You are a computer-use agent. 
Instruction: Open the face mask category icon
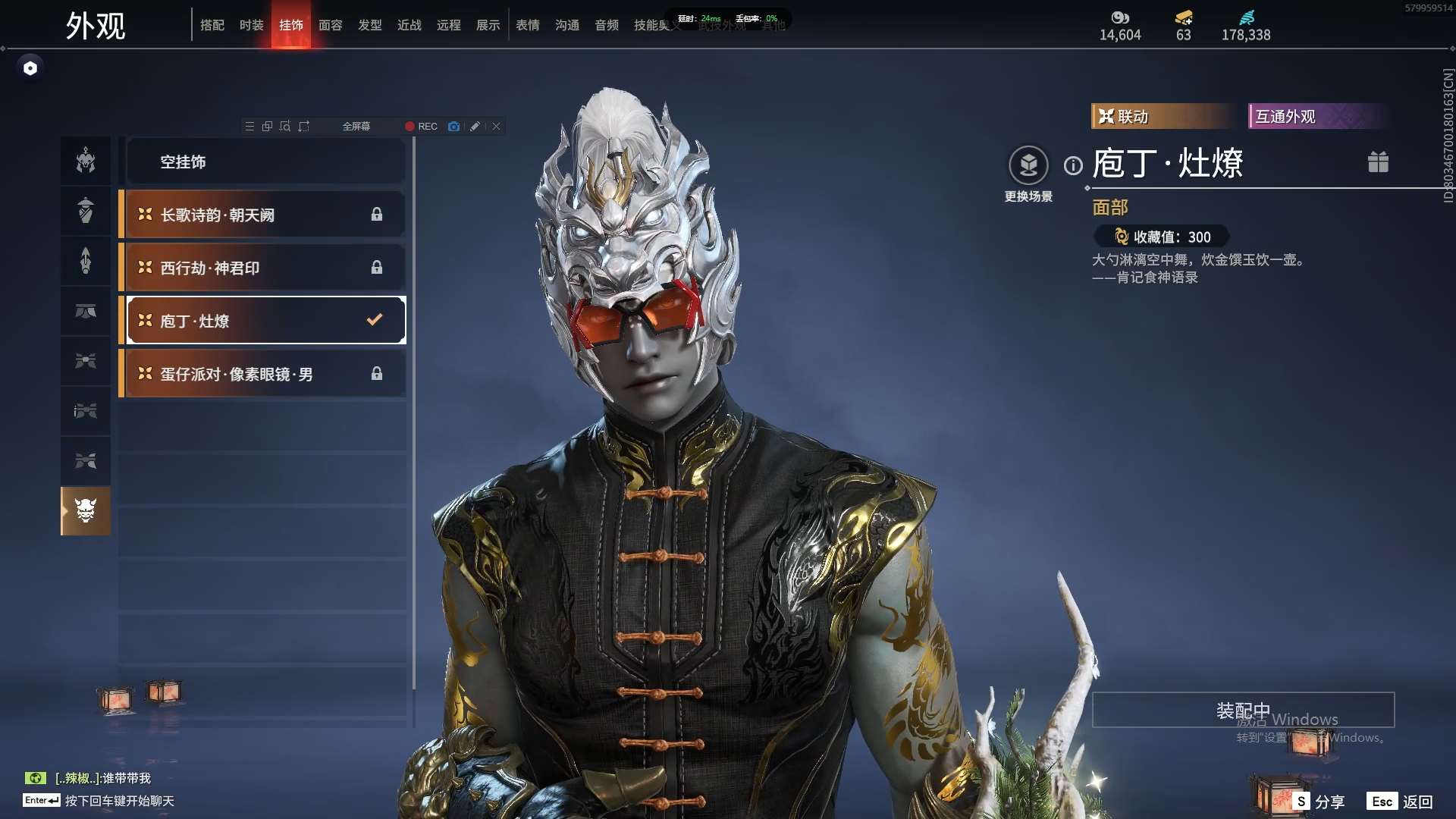pyautogui.click(x=86, y=510)
